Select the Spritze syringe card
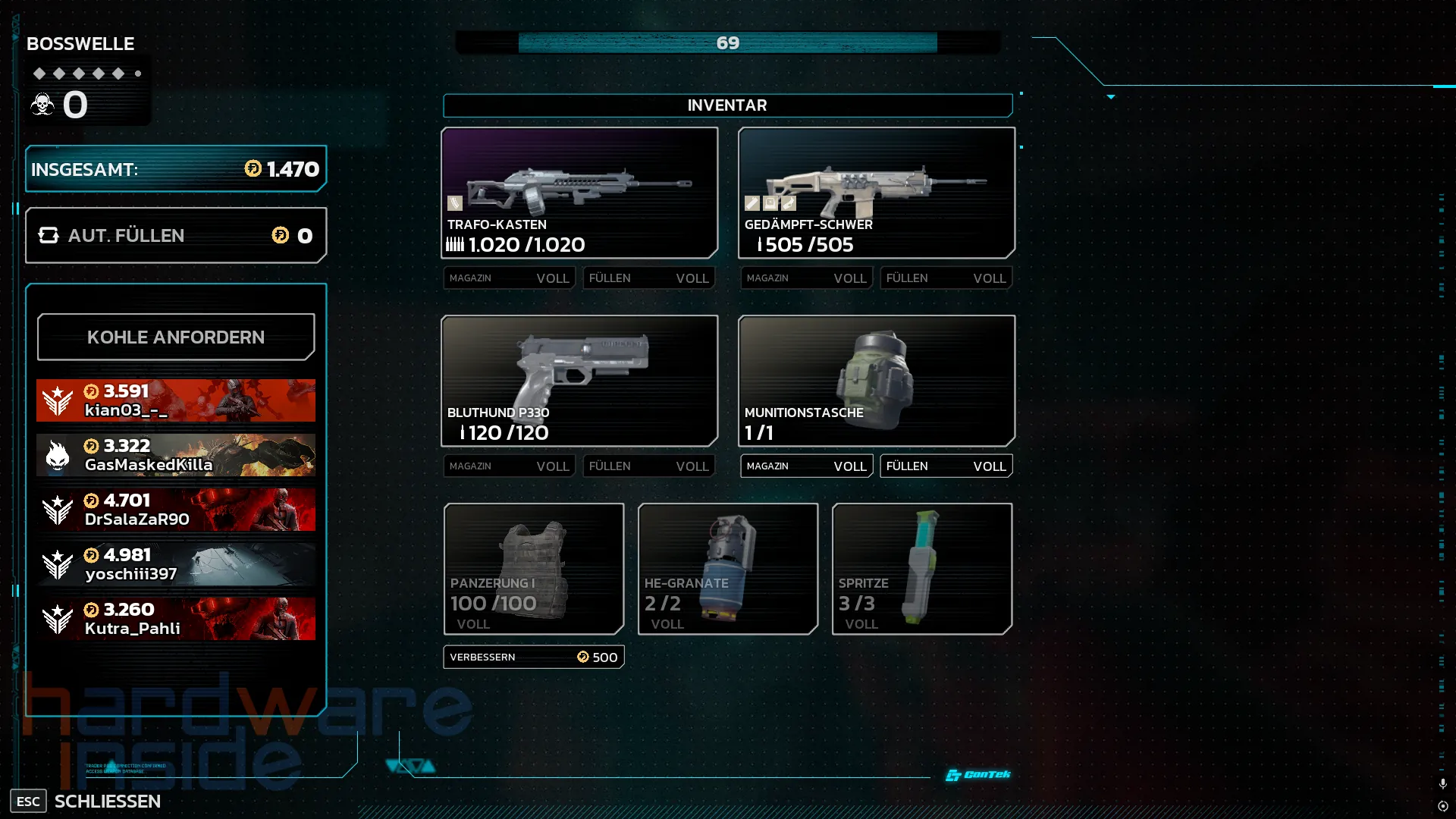Screen dimensions: 1456x819 (x=921, y=568)
